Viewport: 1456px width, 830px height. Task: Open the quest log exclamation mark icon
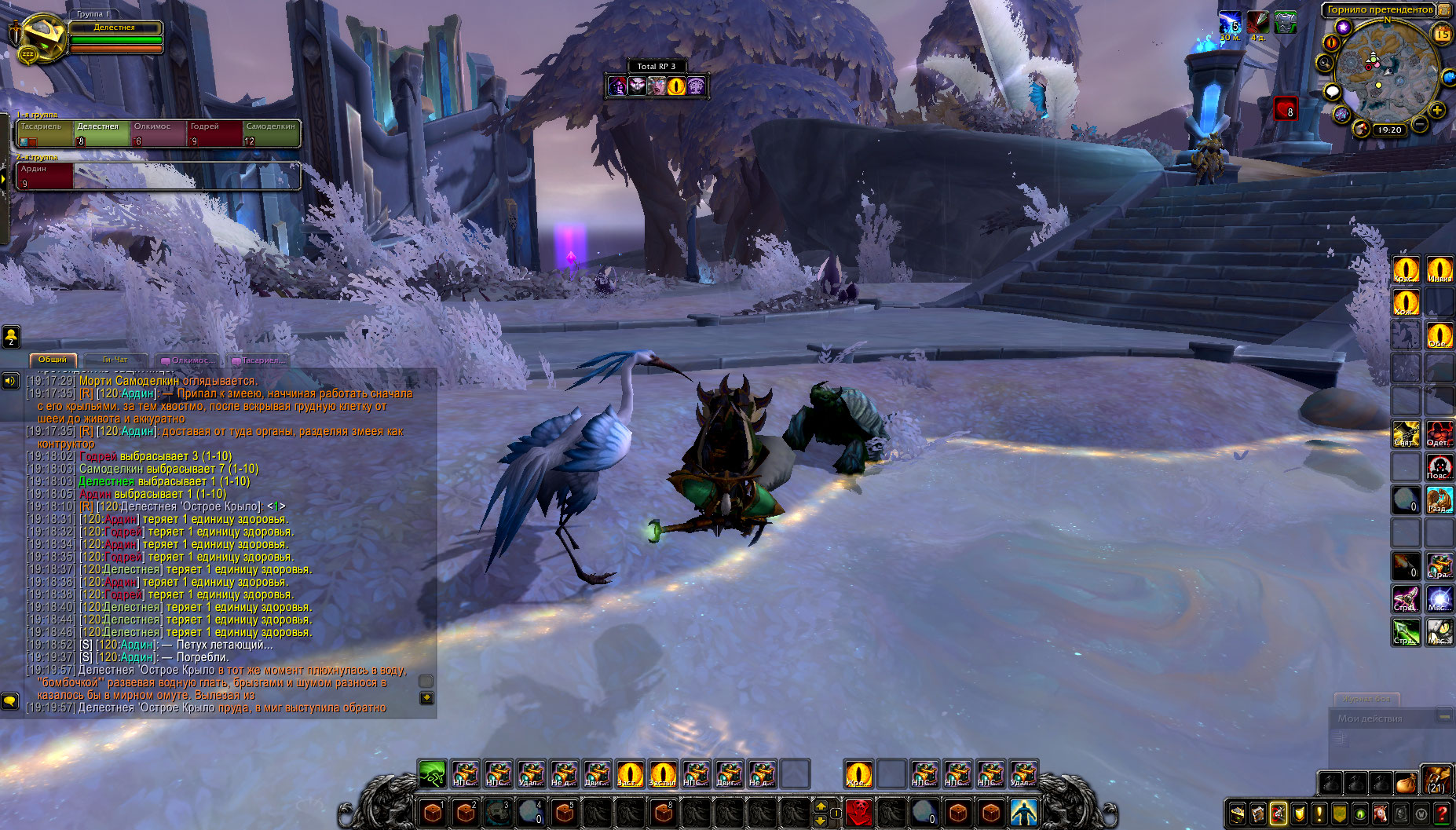click(1319, 814)
